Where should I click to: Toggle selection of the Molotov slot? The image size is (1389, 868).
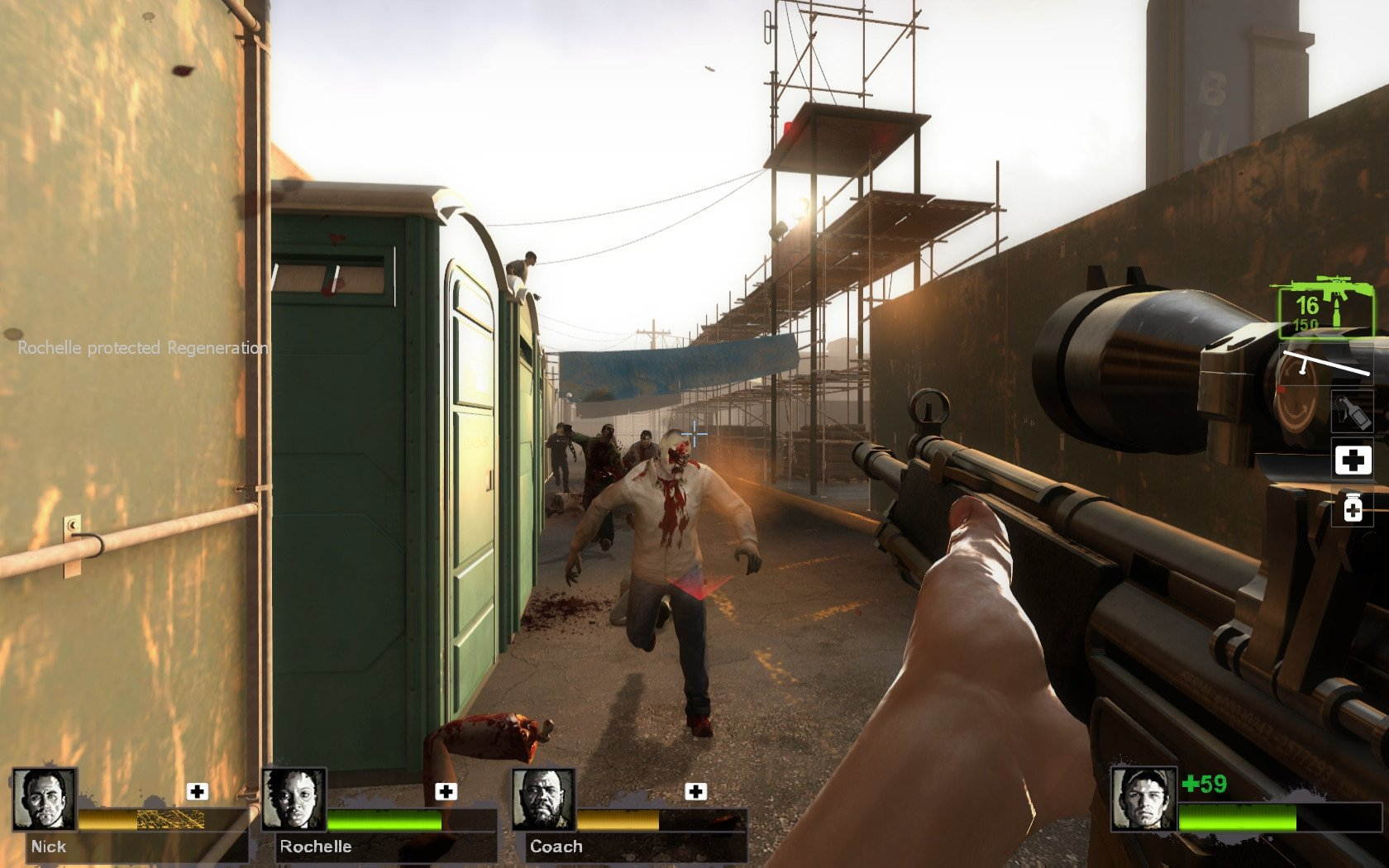tap(1353, 411)
